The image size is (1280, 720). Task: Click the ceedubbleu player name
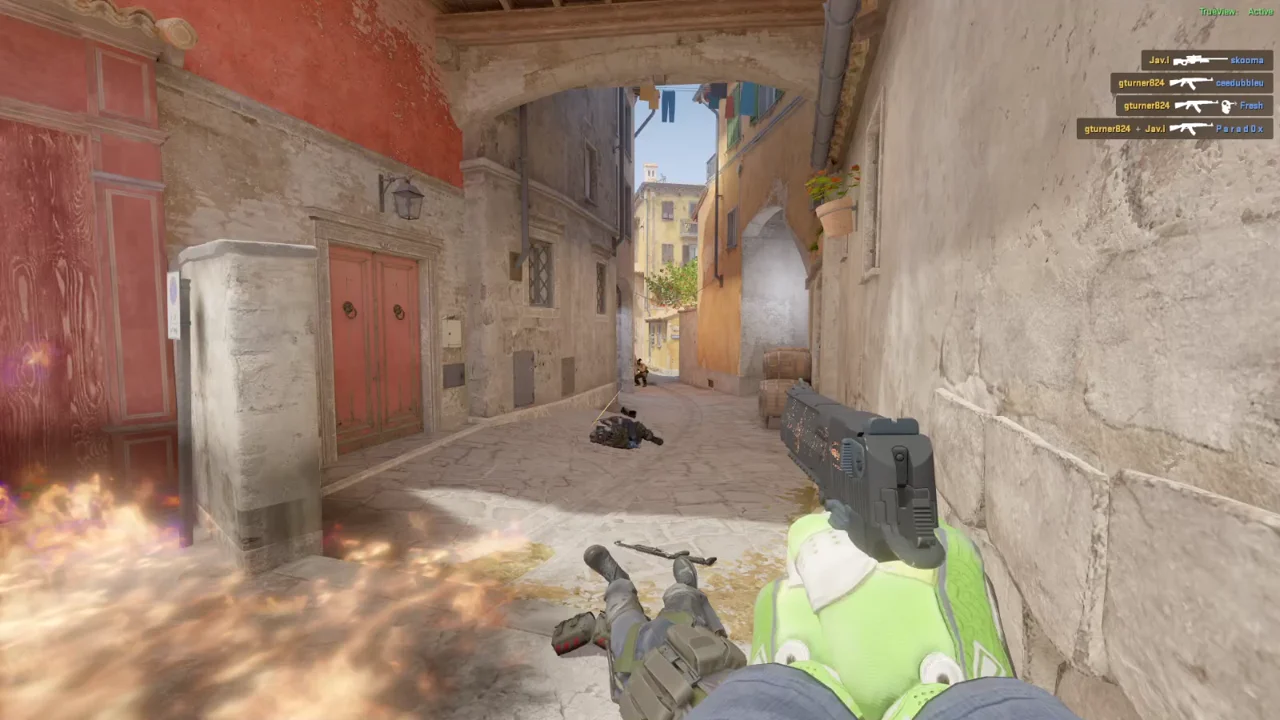coord(1240,83)
